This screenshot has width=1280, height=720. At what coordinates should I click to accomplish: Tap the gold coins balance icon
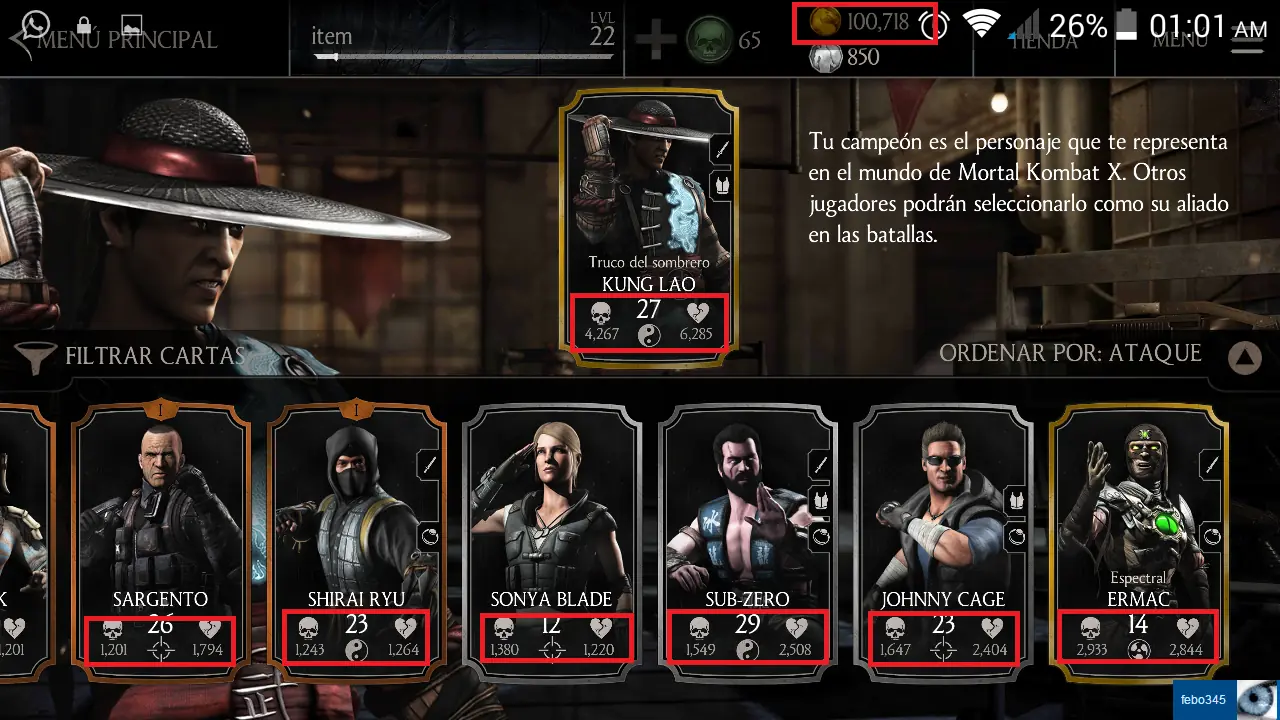tap(825, 22)
